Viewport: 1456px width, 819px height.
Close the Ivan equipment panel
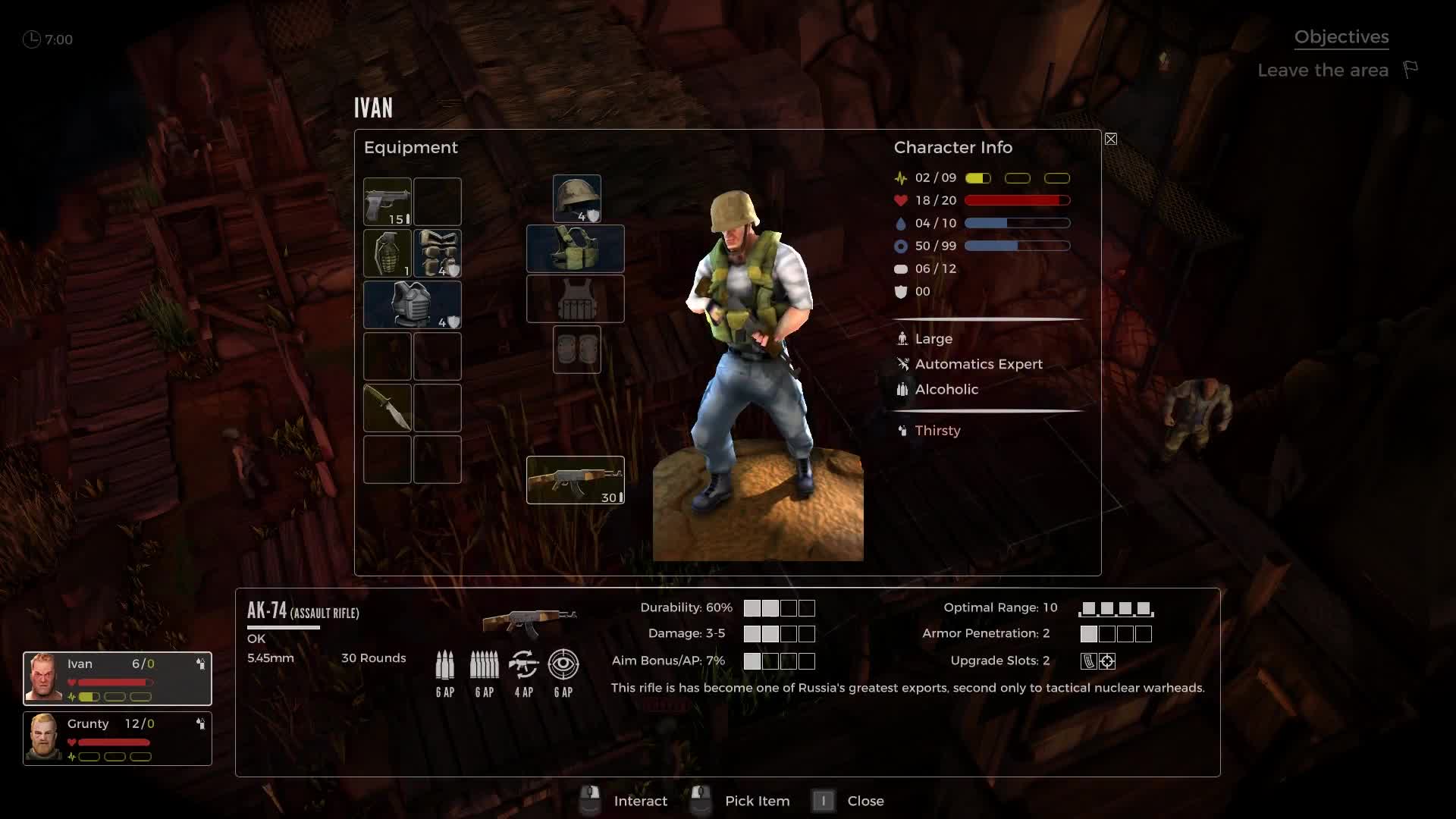pyautogui.click(x=1111, y=139)
